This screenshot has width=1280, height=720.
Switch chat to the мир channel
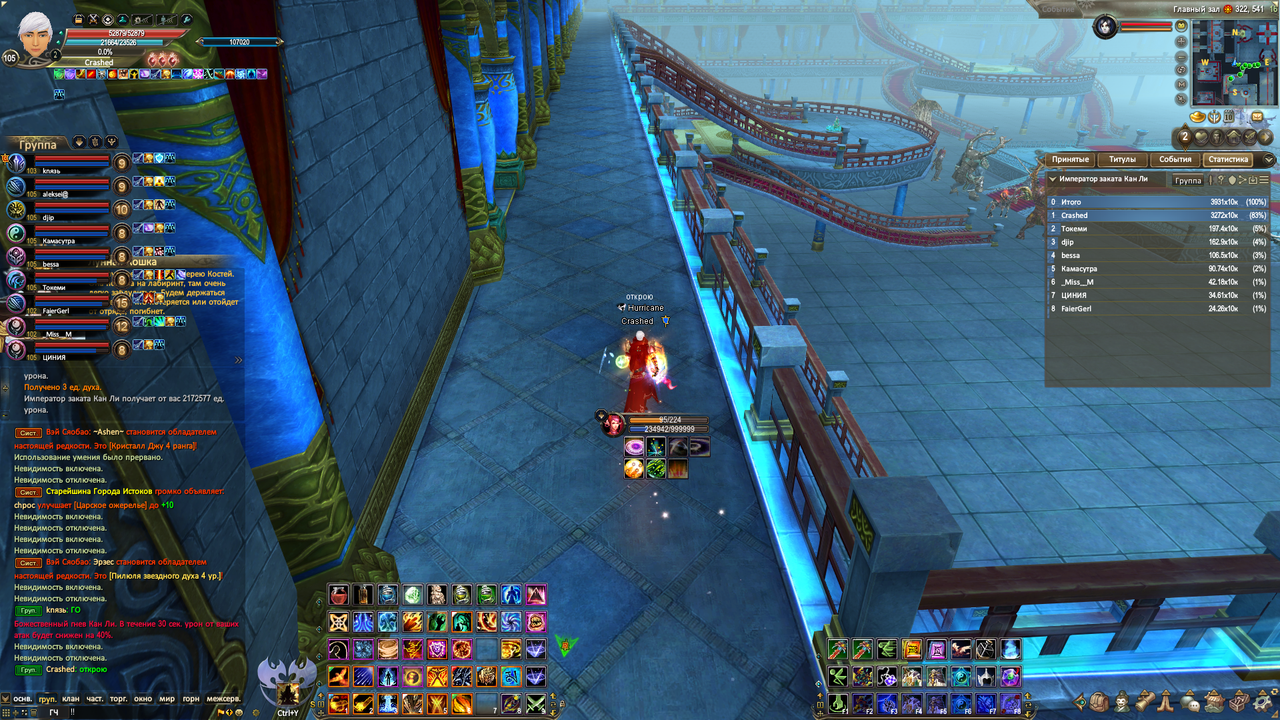167,698
